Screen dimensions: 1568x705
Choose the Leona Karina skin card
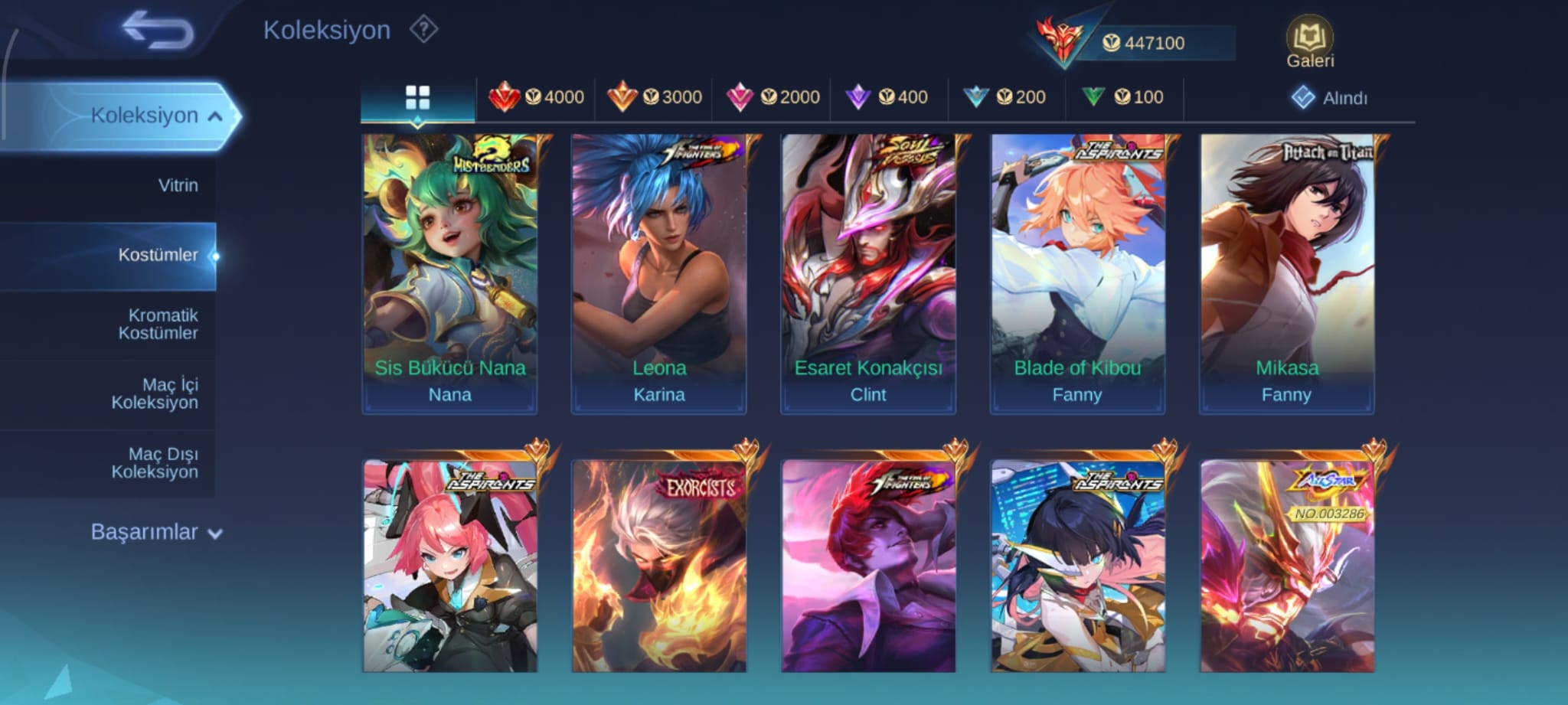click(658, 274)
